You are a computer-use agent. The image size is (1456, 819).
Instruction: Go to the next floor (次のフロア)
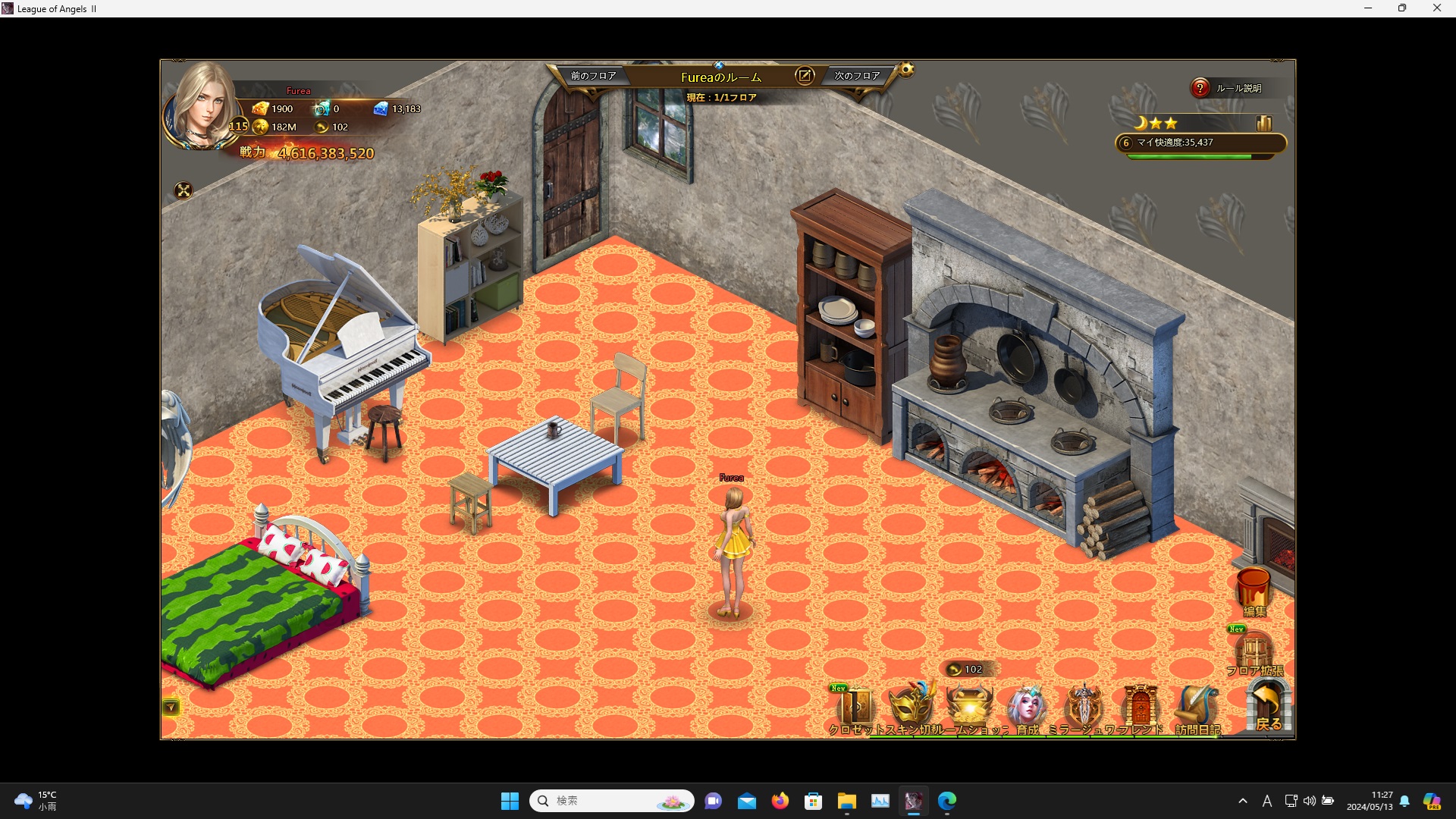coord(857,76)
